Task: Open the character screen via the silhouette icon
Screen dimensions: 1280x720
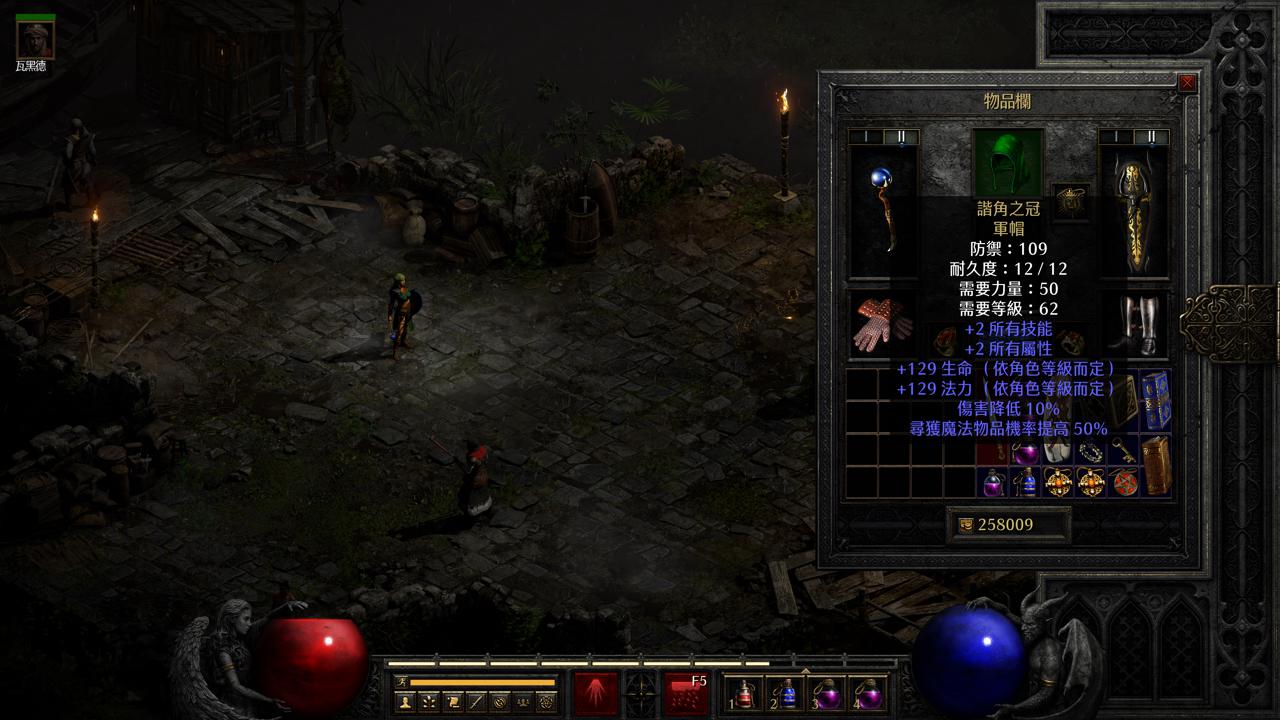Action: click(x=405, y=702)
